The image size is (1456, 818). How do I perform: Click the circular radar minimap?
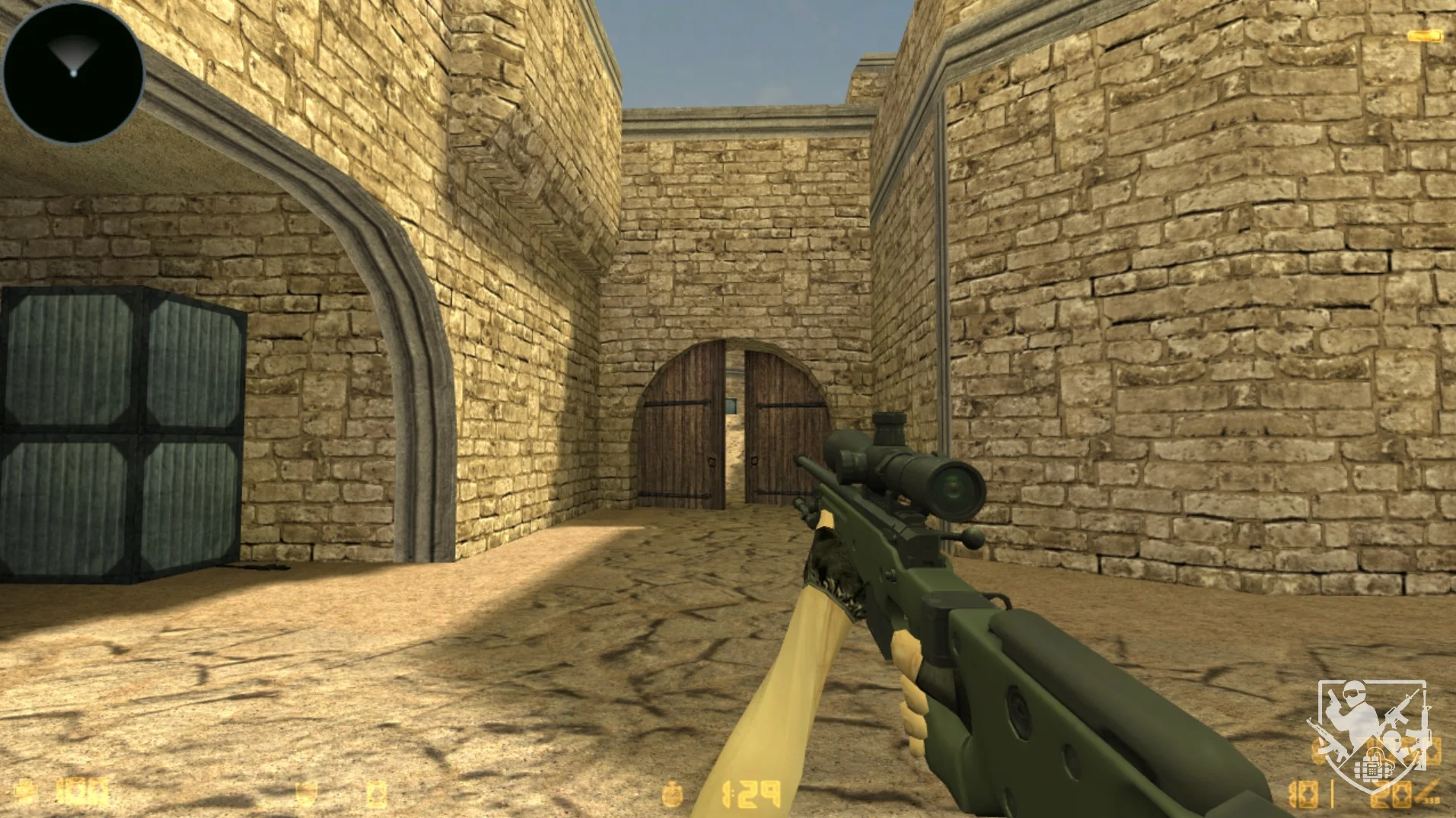pyautogui.click(x=73, y=72)
